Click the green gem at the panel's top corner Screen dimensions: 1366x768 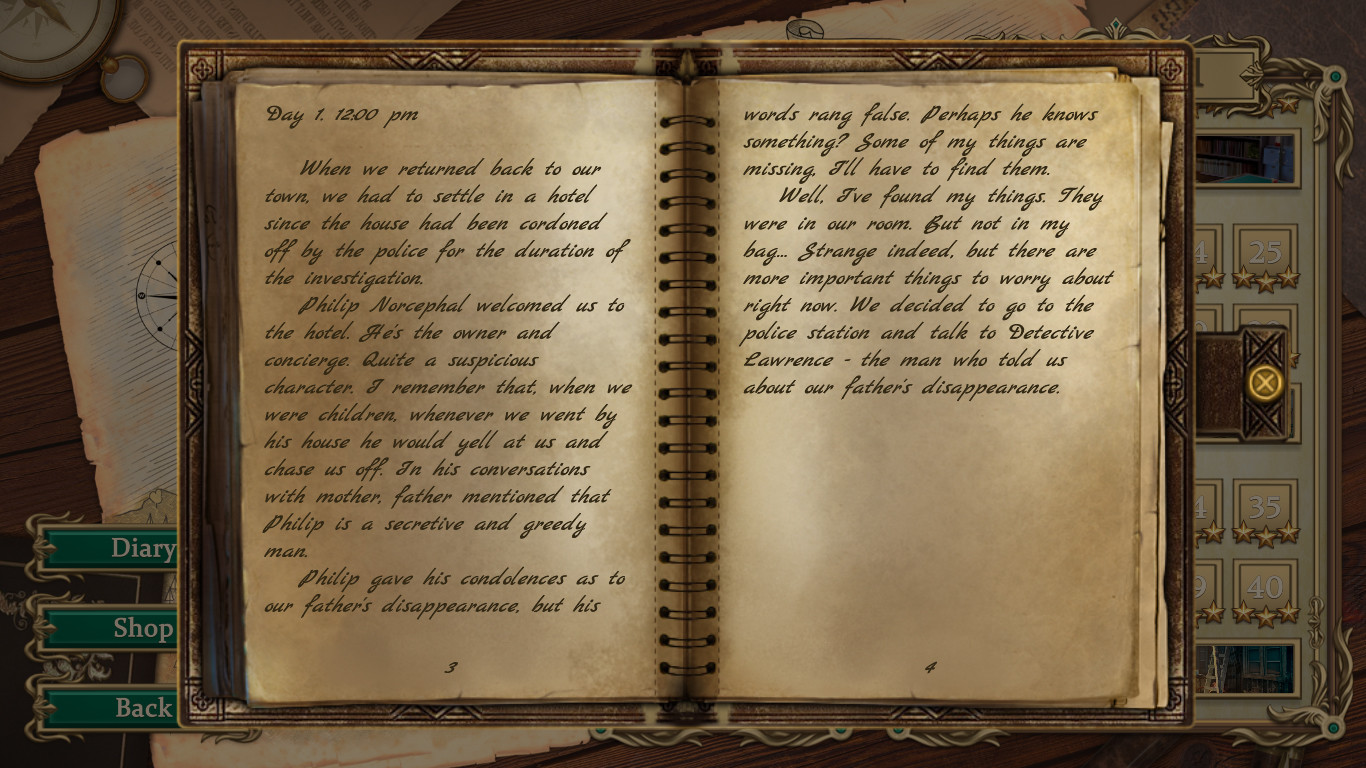(x=1334, y=76)
